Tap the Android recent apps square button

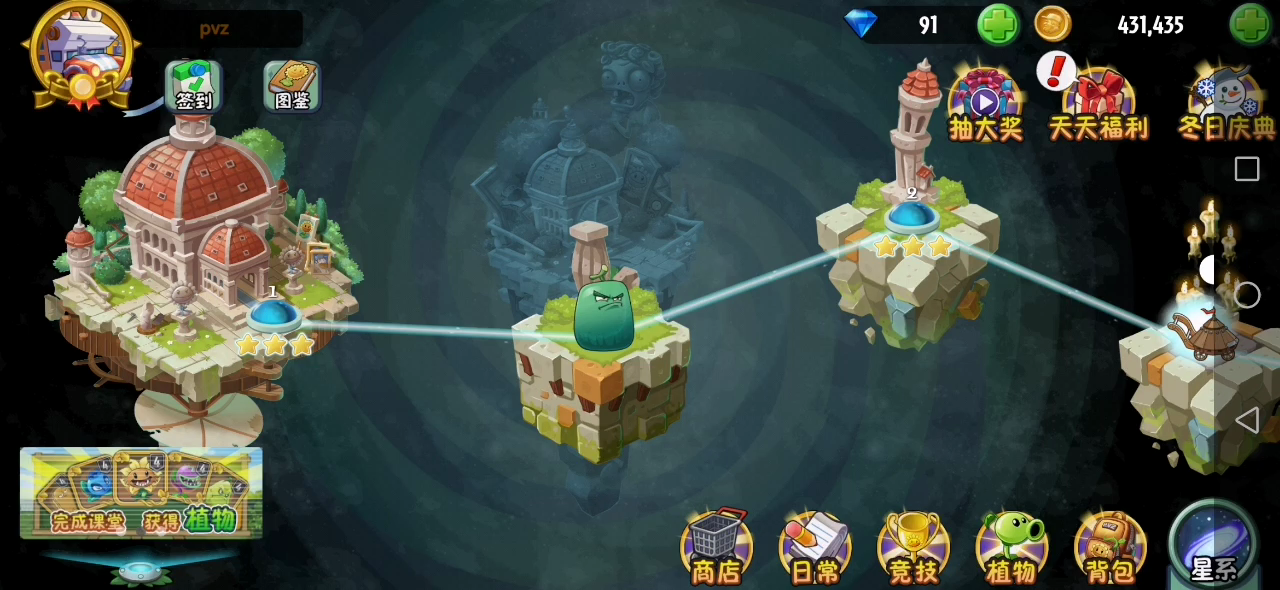click(1247, 169)
